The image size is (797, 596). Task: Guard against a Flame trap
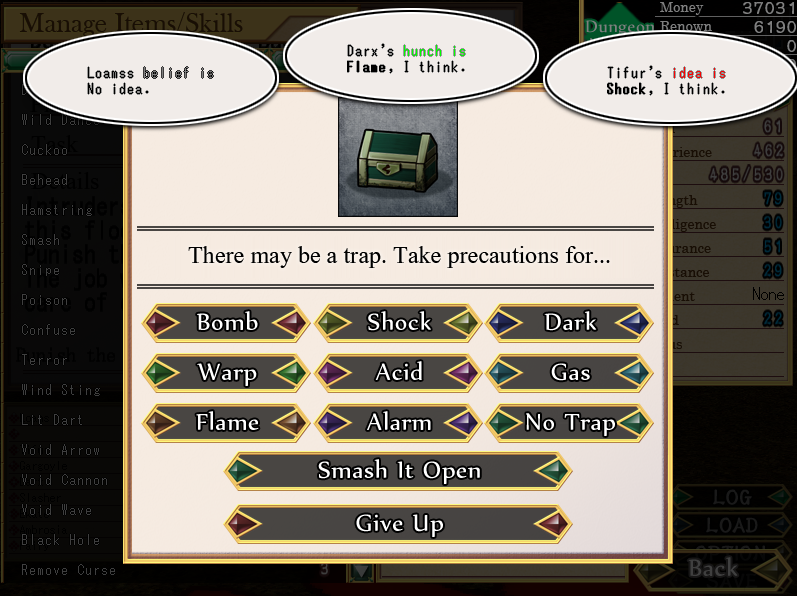[x=227, y=423]
